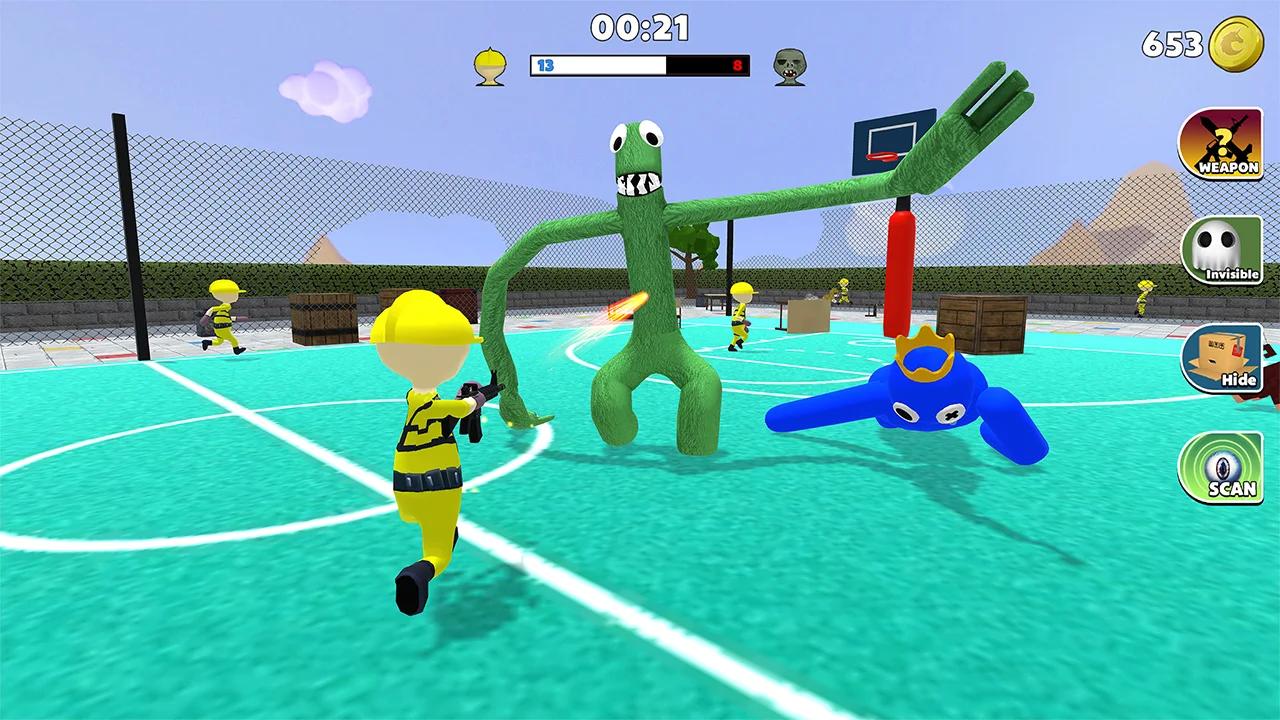Image resolution: width=1280 pixels, height=720 pixels.
Task: Click the gold coin currency icon
Action: coord(1236,44)
